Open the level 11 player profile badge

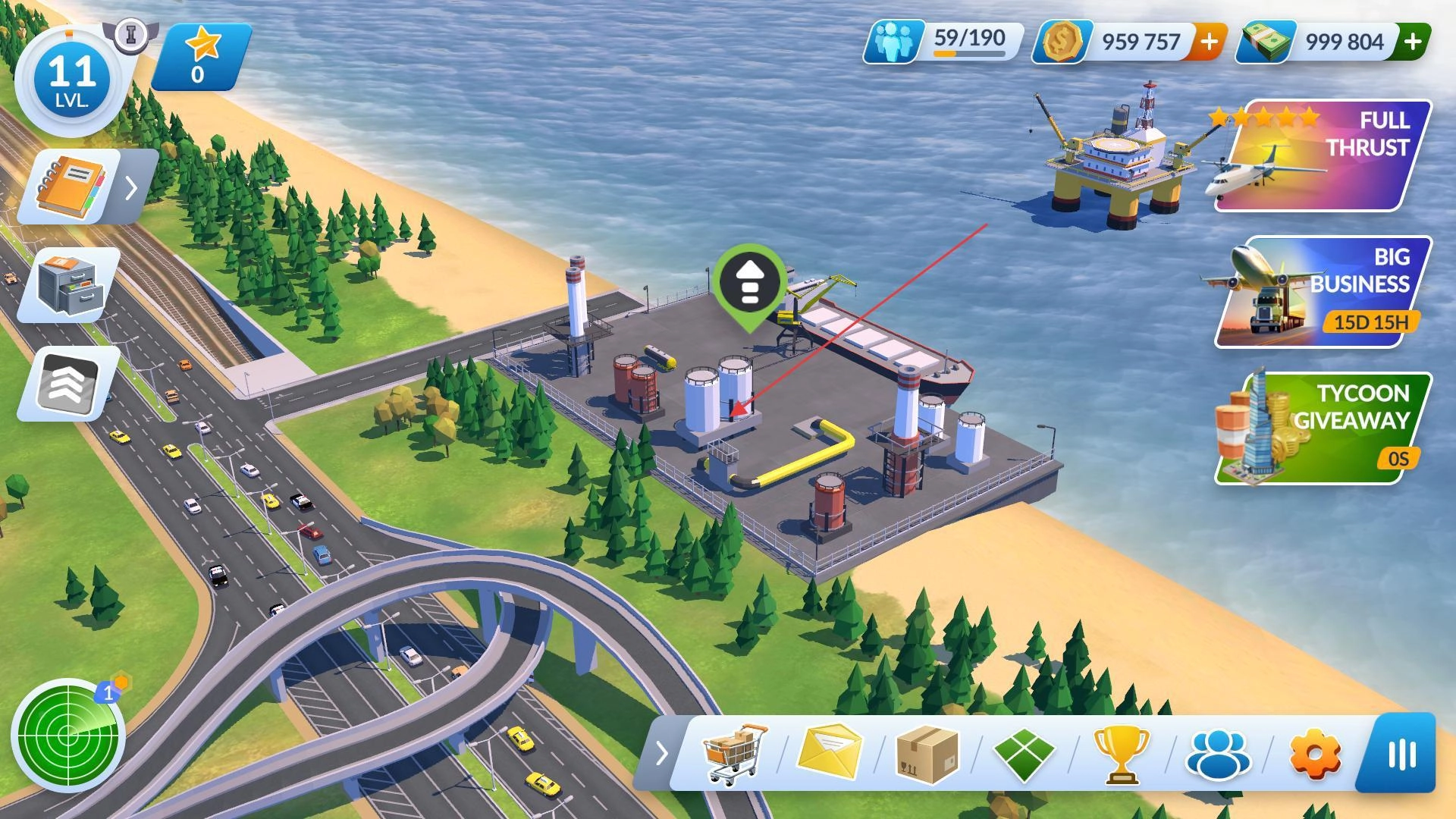point(73,81)
